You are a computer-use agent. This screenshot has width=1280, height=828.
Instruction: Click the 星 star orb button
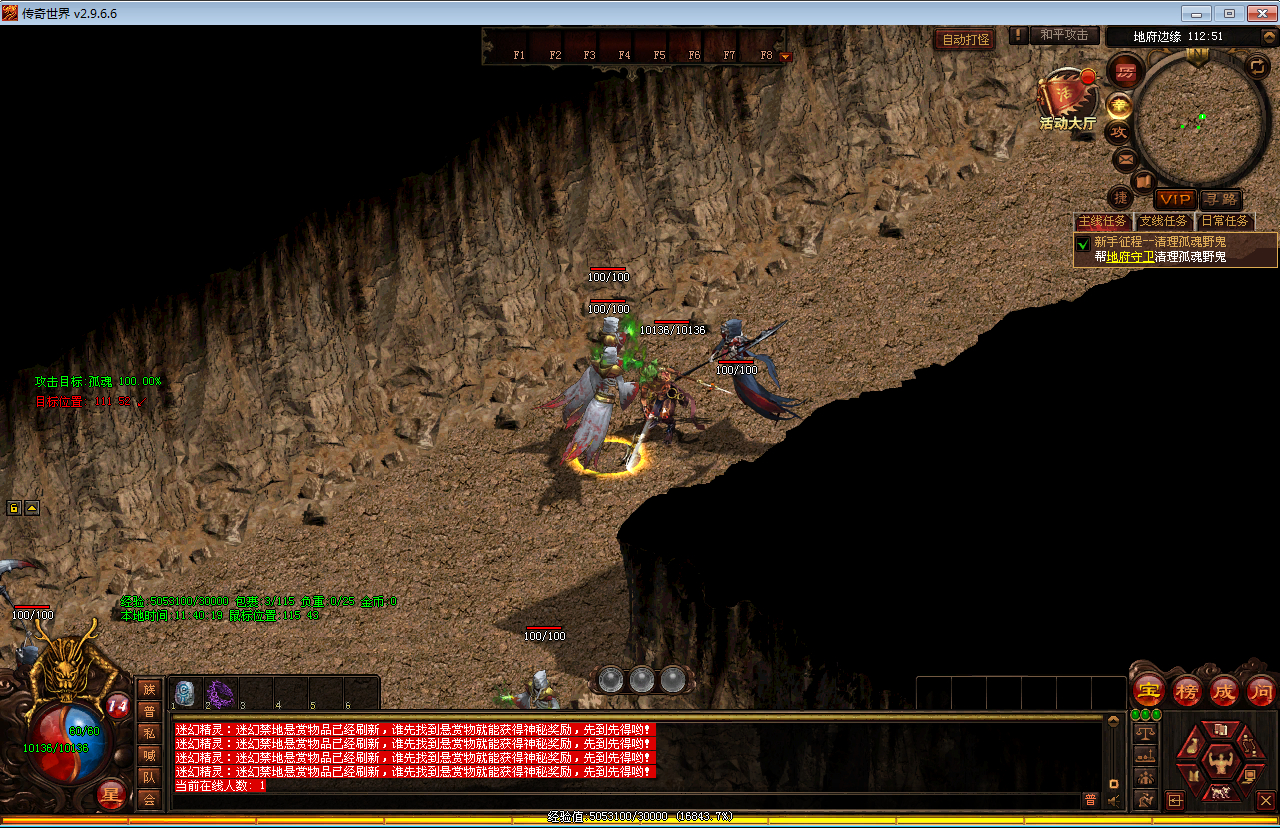click(112, 796)
